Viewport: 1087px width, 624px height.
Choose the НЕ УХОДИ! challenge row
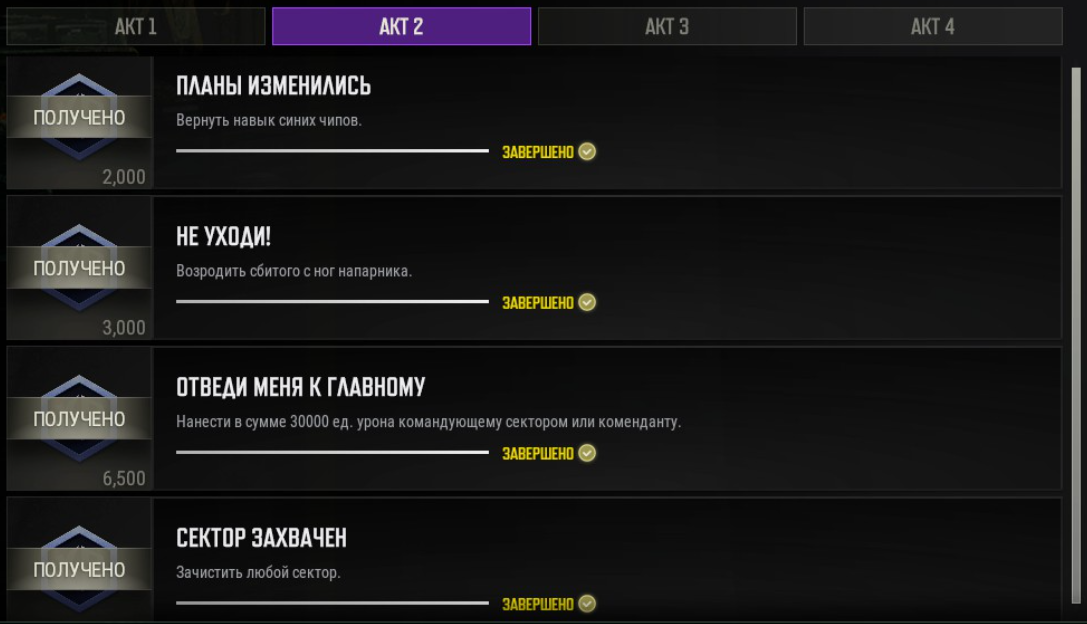point(606,268)
